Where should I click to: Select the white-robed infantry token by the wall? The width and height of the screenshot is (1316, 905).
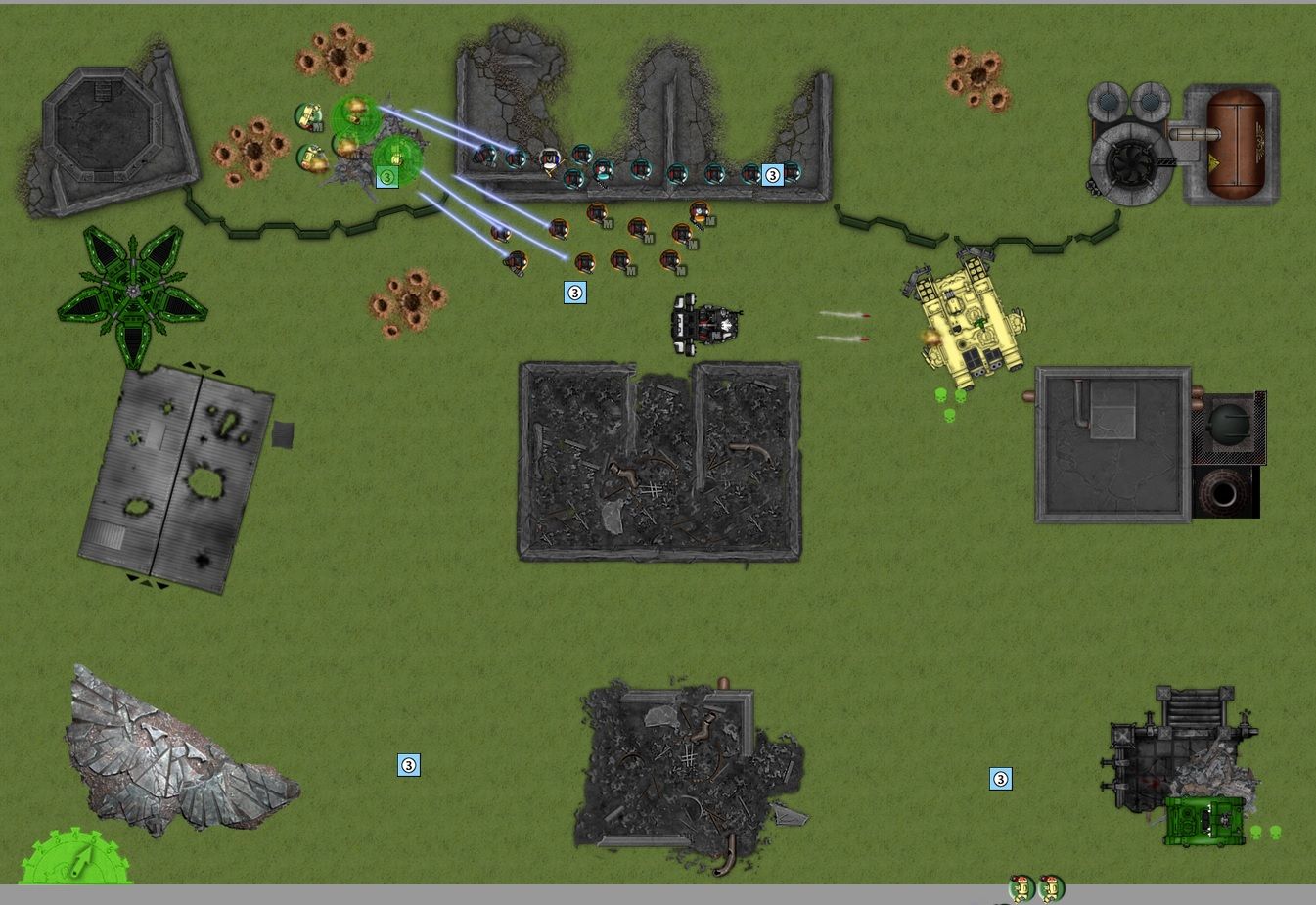click(550, 158)
